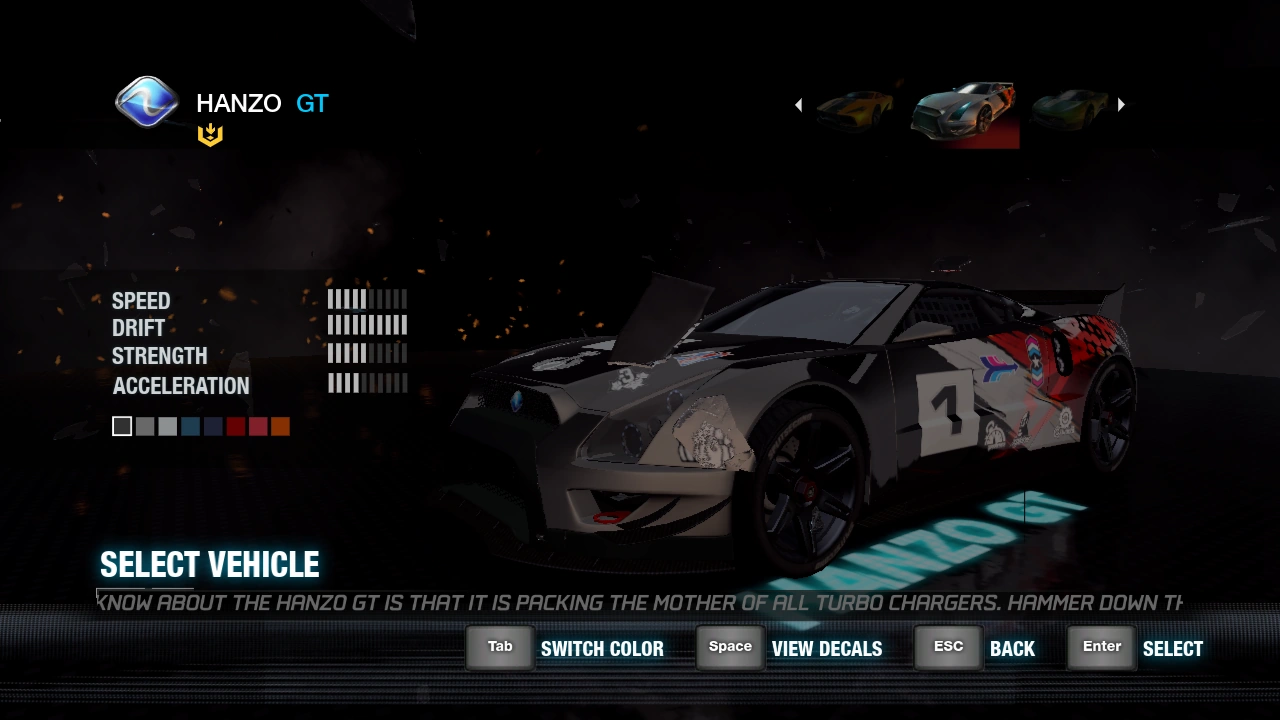Choose the dark gray paint swatch
The height and width of the screenshot is (720, 1280).
pos(145,427)
